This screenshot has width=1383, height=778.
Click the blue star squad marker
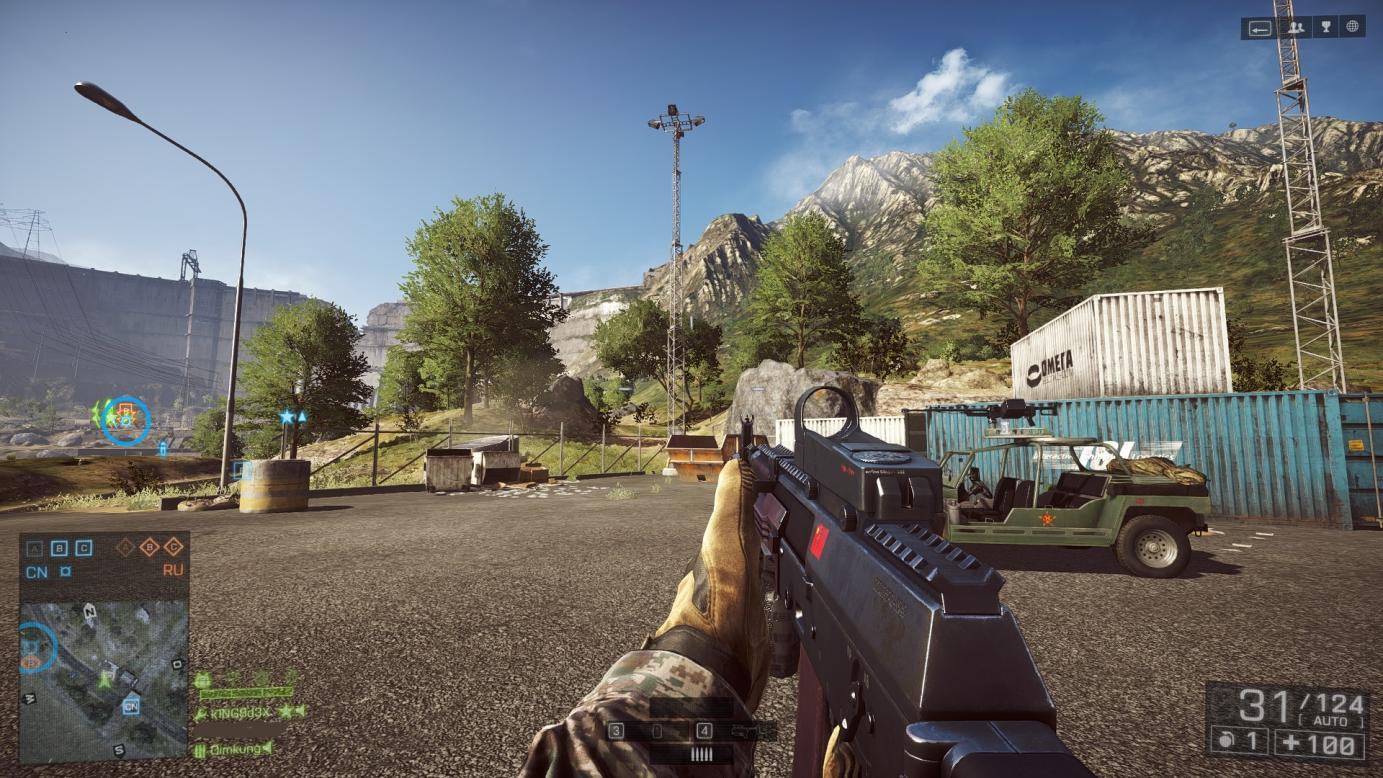(288, 416)
